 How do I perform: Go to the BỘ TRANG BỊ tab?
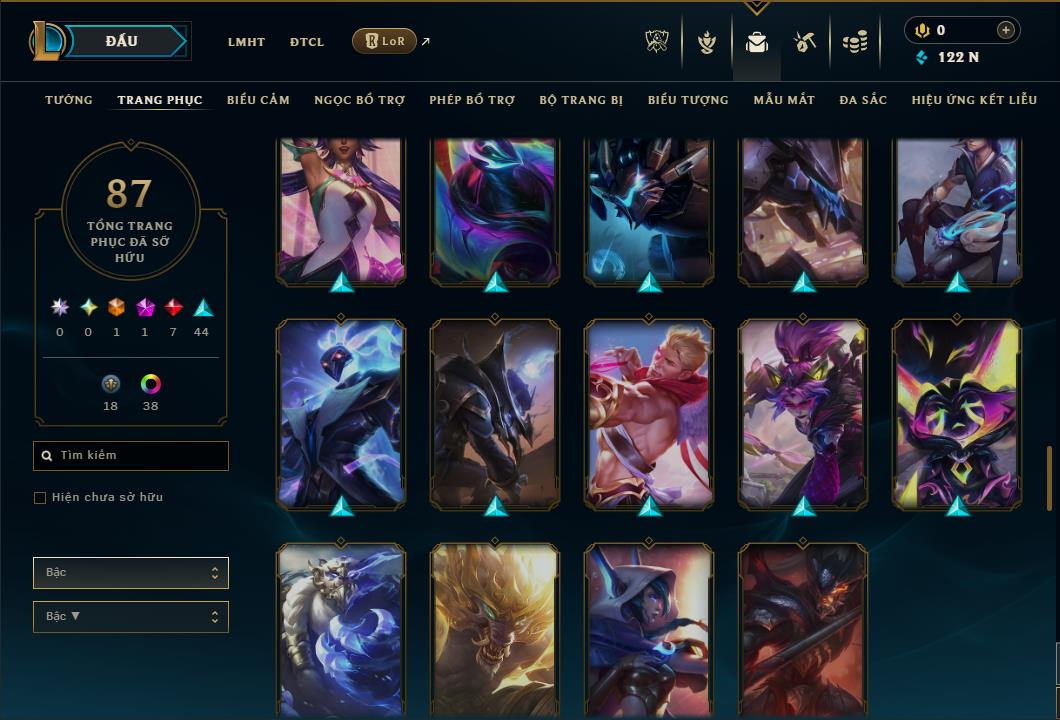point(581,100)
